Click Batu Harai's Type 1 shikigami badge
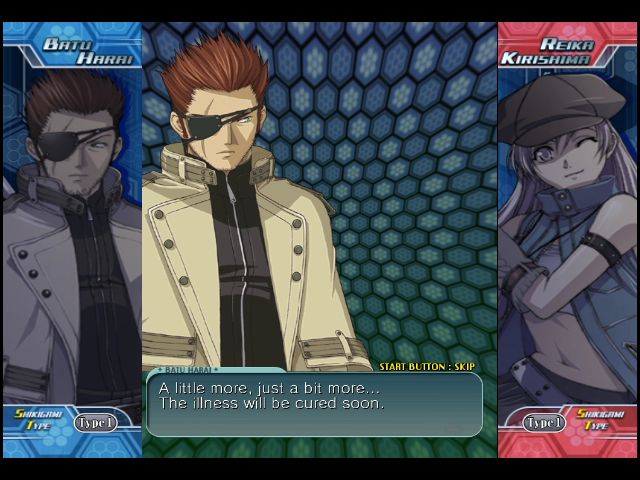The width and height of the screenshot is (640, 480). point(95,423)
